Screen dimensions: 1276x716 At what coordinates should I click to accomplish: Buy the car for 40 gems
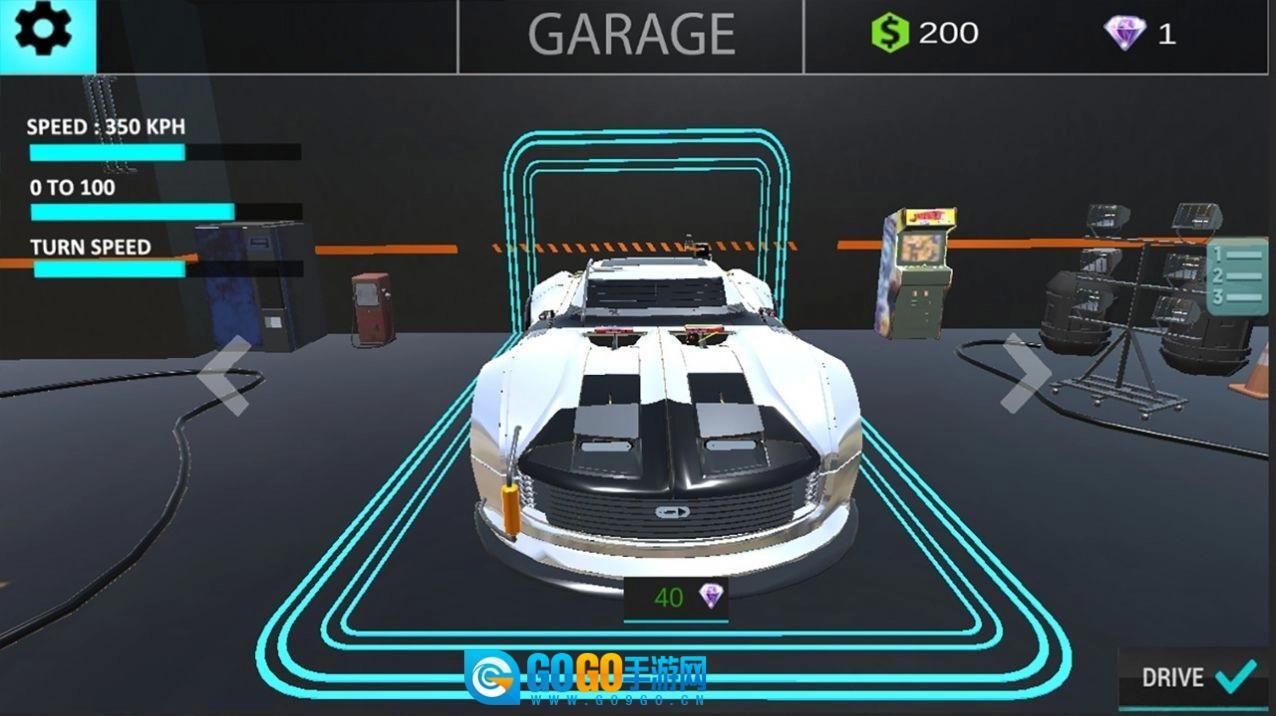click(x=676, y=598)
